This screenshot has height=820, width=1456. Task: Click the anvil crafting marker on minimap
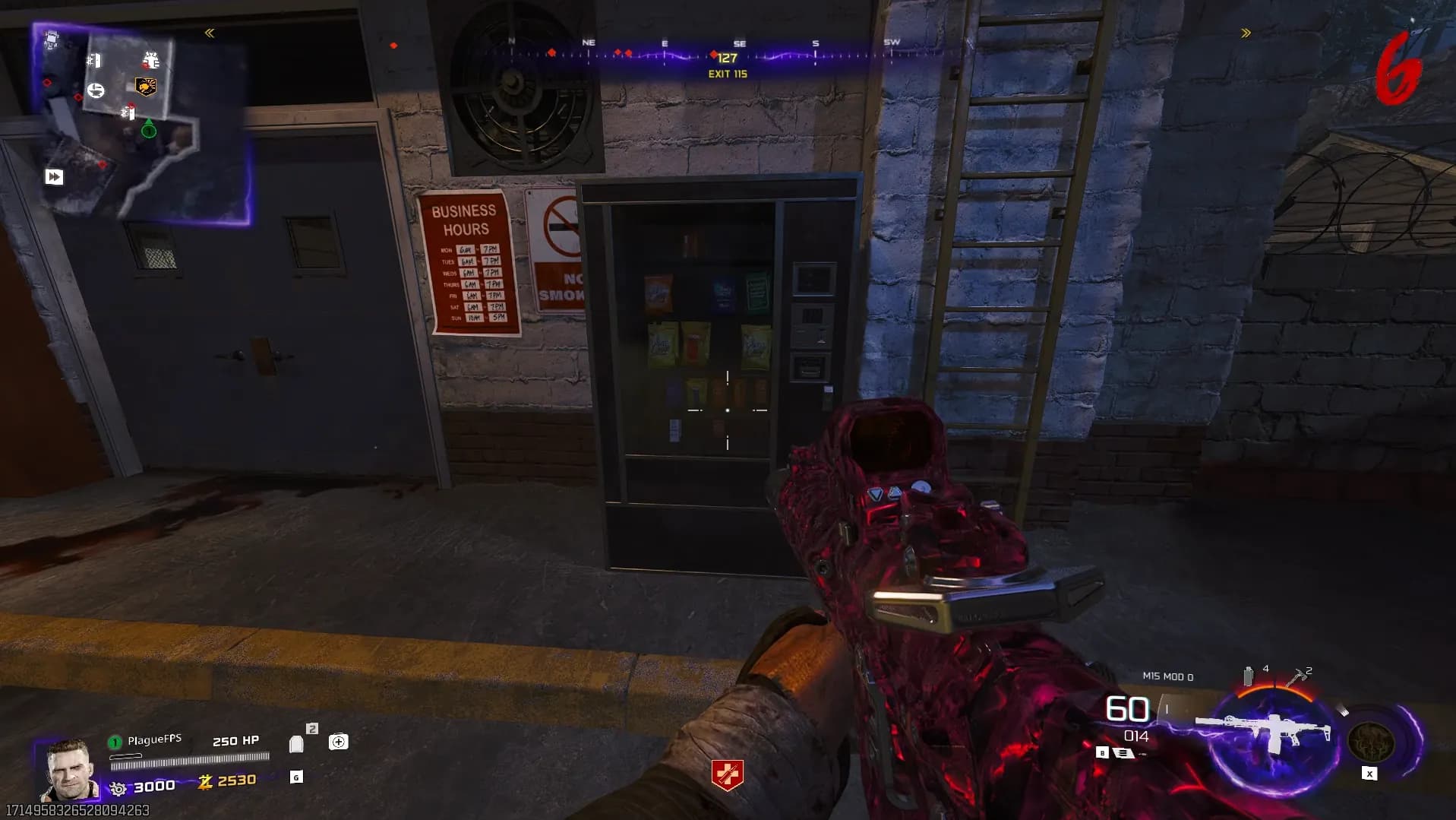[96, 90]
